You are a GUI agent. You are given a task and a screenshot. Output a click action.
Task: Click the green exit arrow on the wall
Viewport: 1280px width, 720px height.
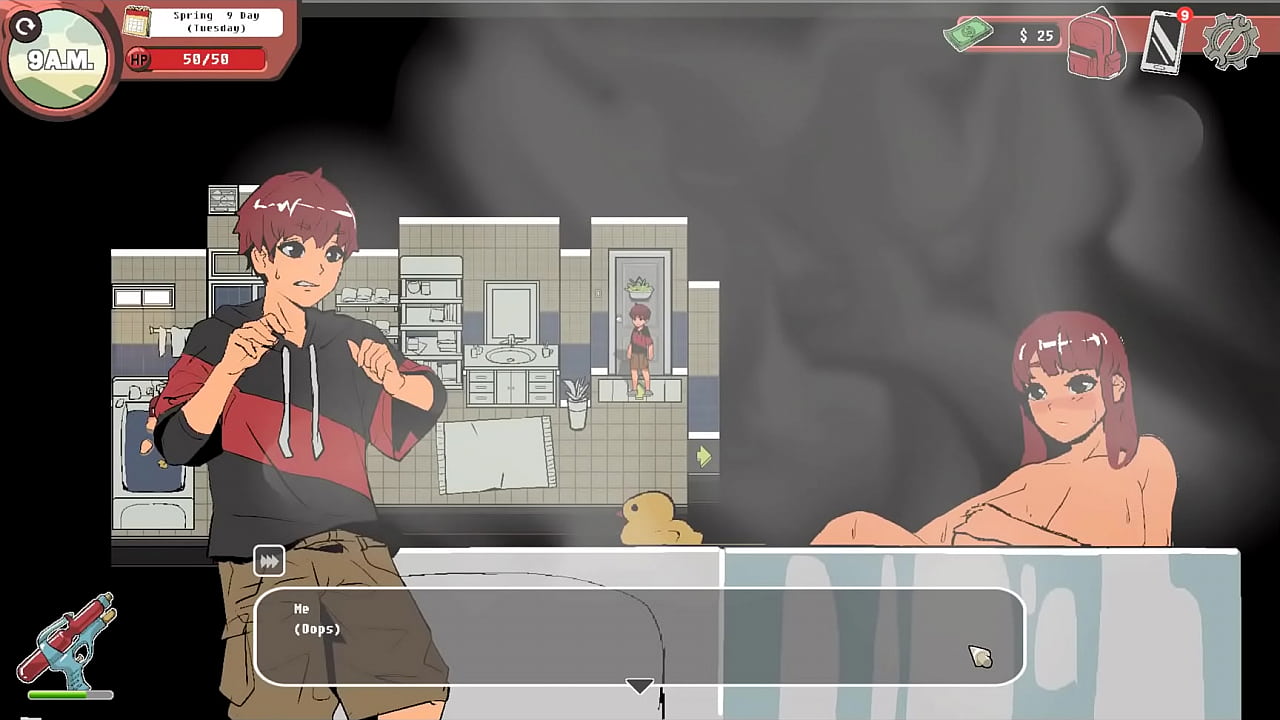tap(703, 456)
